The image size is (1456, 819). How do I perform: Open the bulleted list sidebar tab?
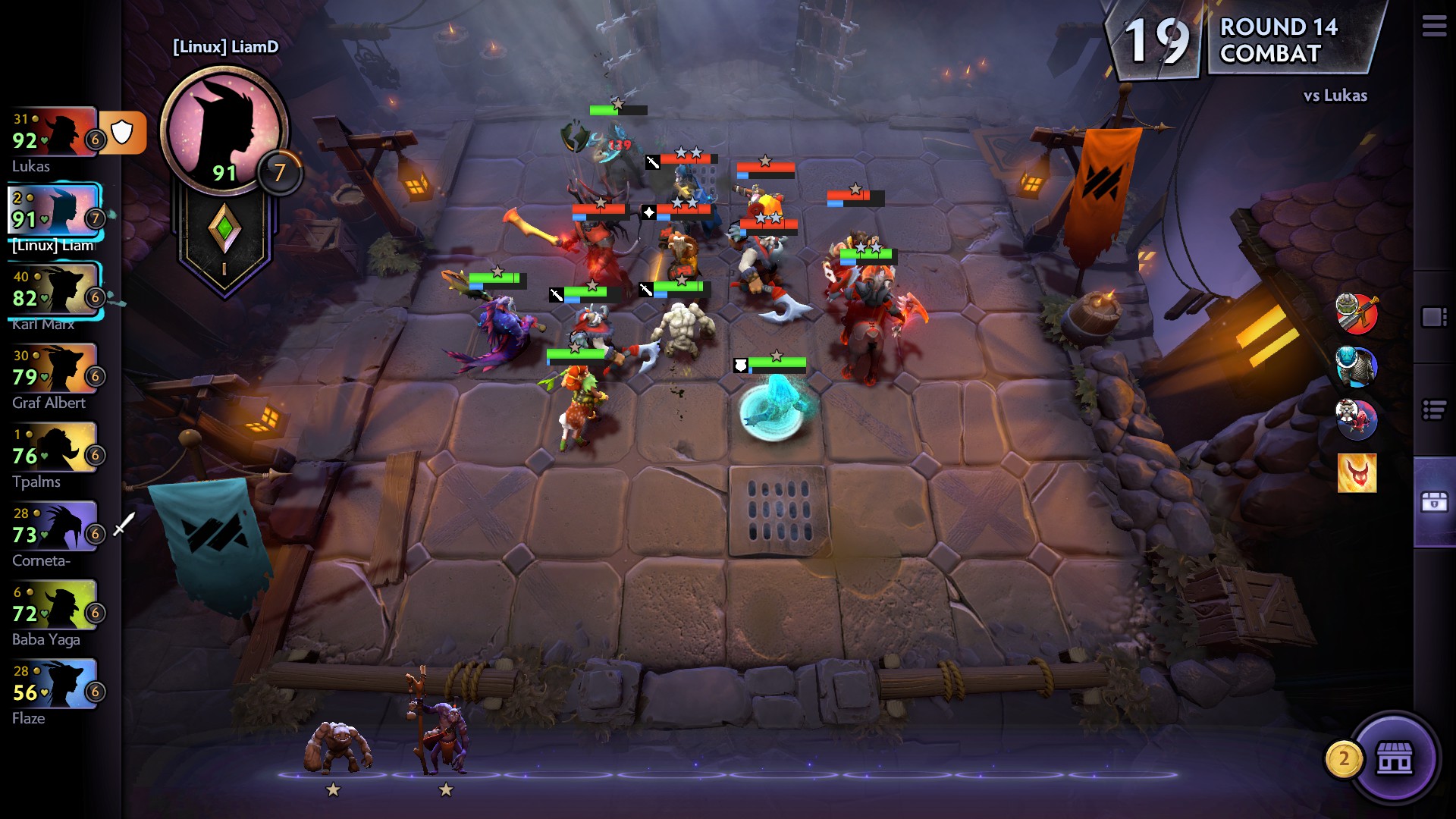pyautogui.click(x=1434, y=410)
